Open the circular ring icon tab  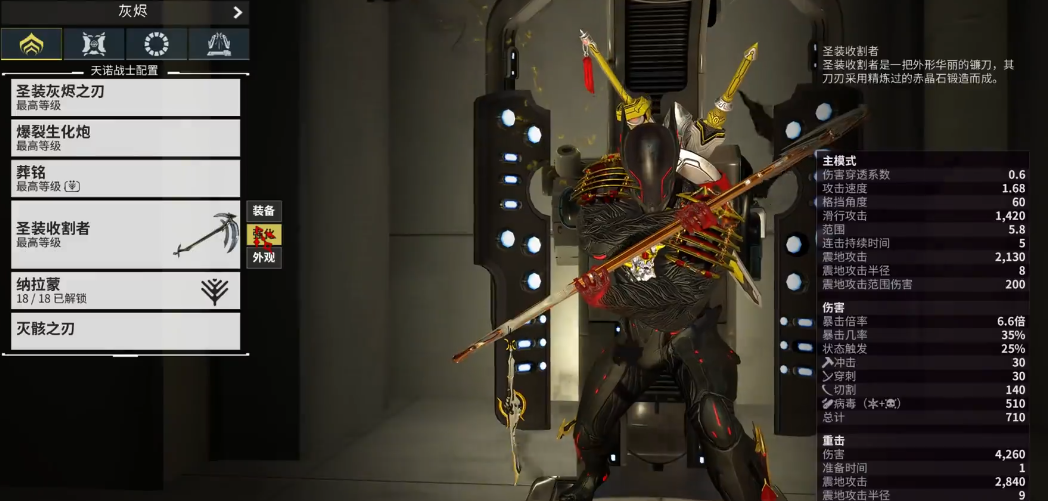coord(157,44)
